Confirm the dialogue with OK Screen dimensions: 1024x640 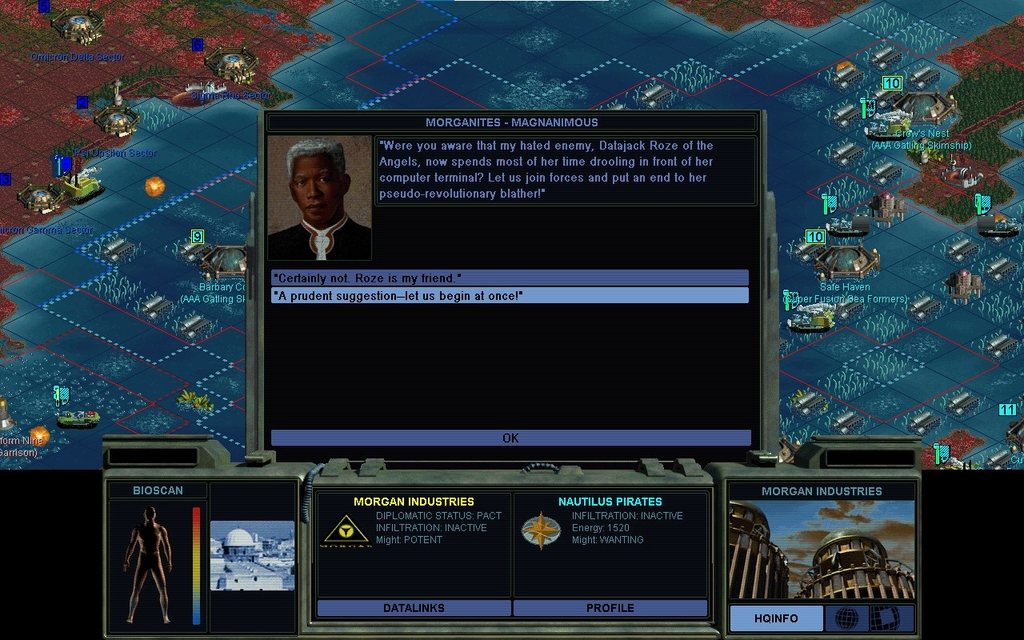(x=510, y=438)
